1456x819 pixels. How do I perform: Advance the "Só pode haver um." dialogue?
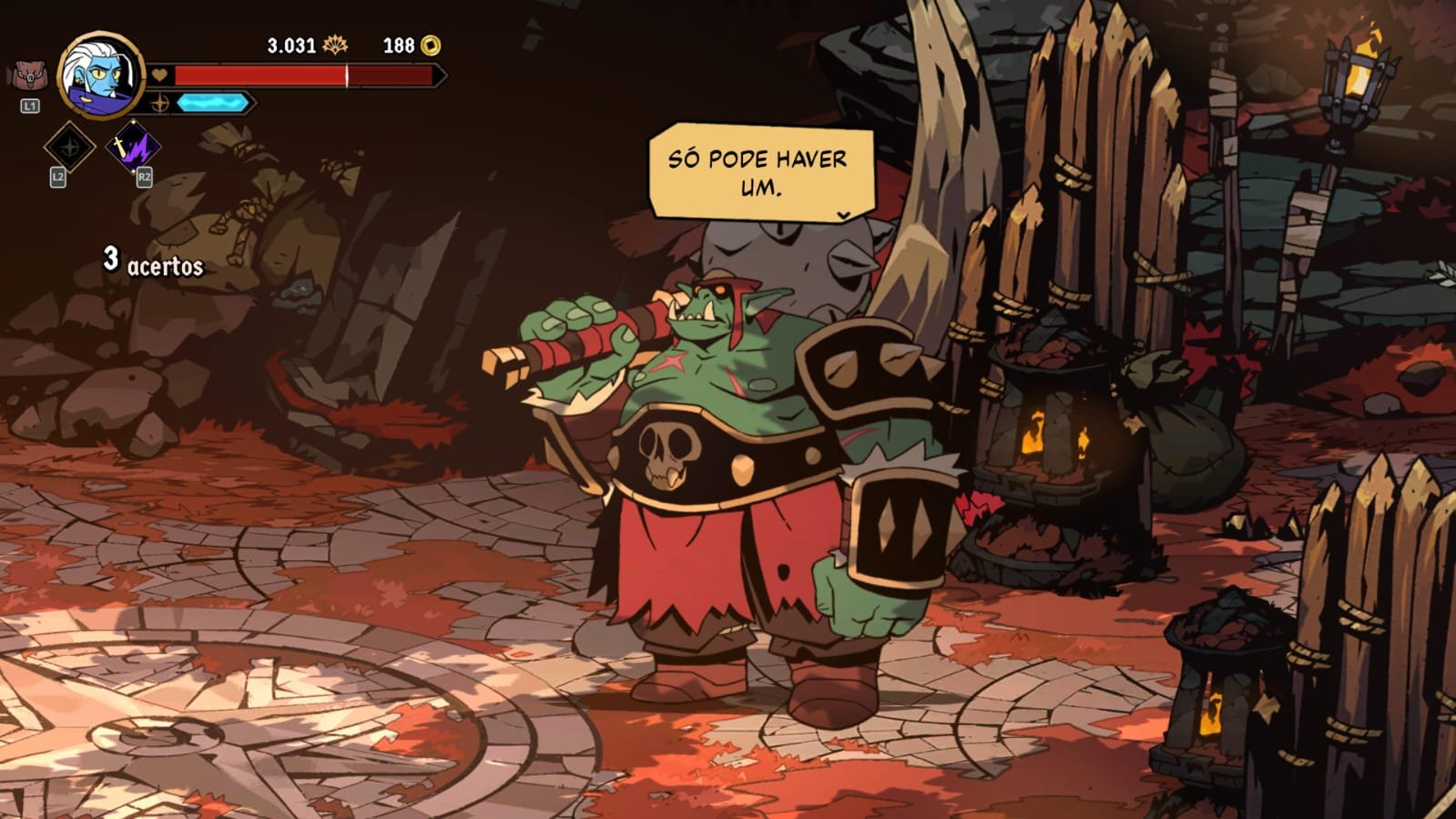click(x=843, y=215)
